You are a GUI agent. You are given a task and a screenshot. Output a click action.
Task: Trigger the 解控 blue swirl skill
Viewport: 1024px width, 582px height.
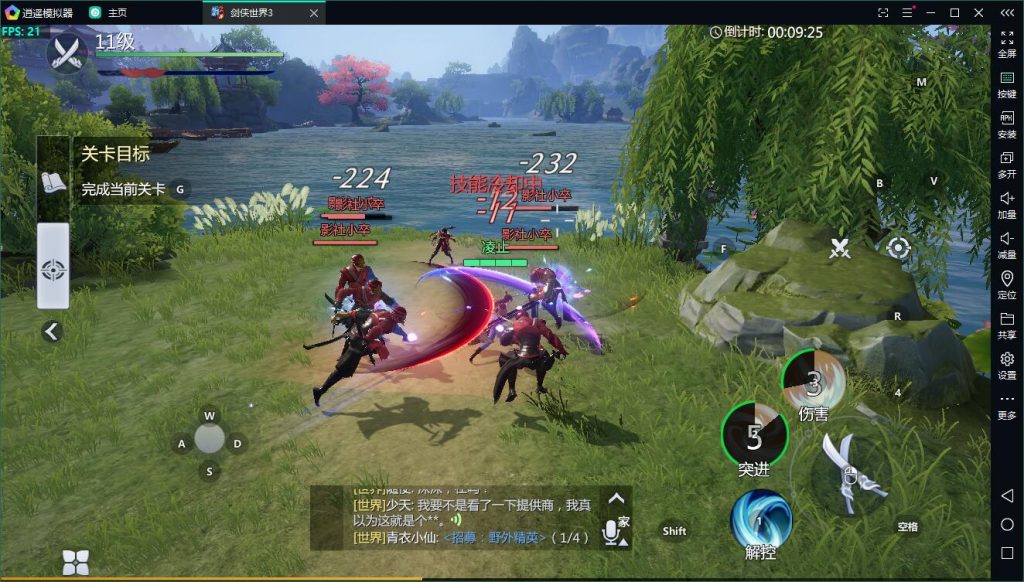click(761, 520)
